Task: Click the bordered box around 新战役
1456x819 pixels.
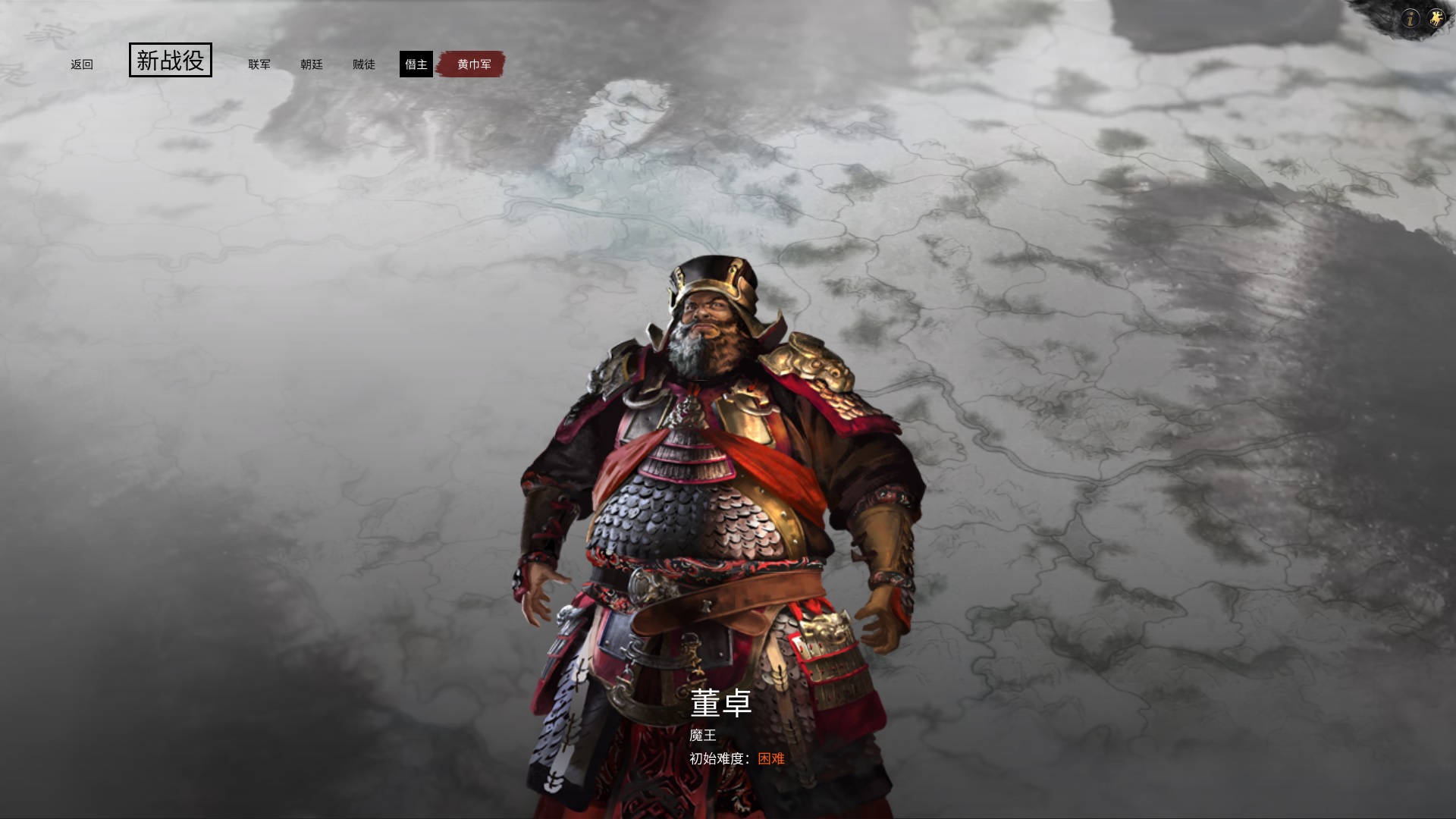Action: [171, 61]
